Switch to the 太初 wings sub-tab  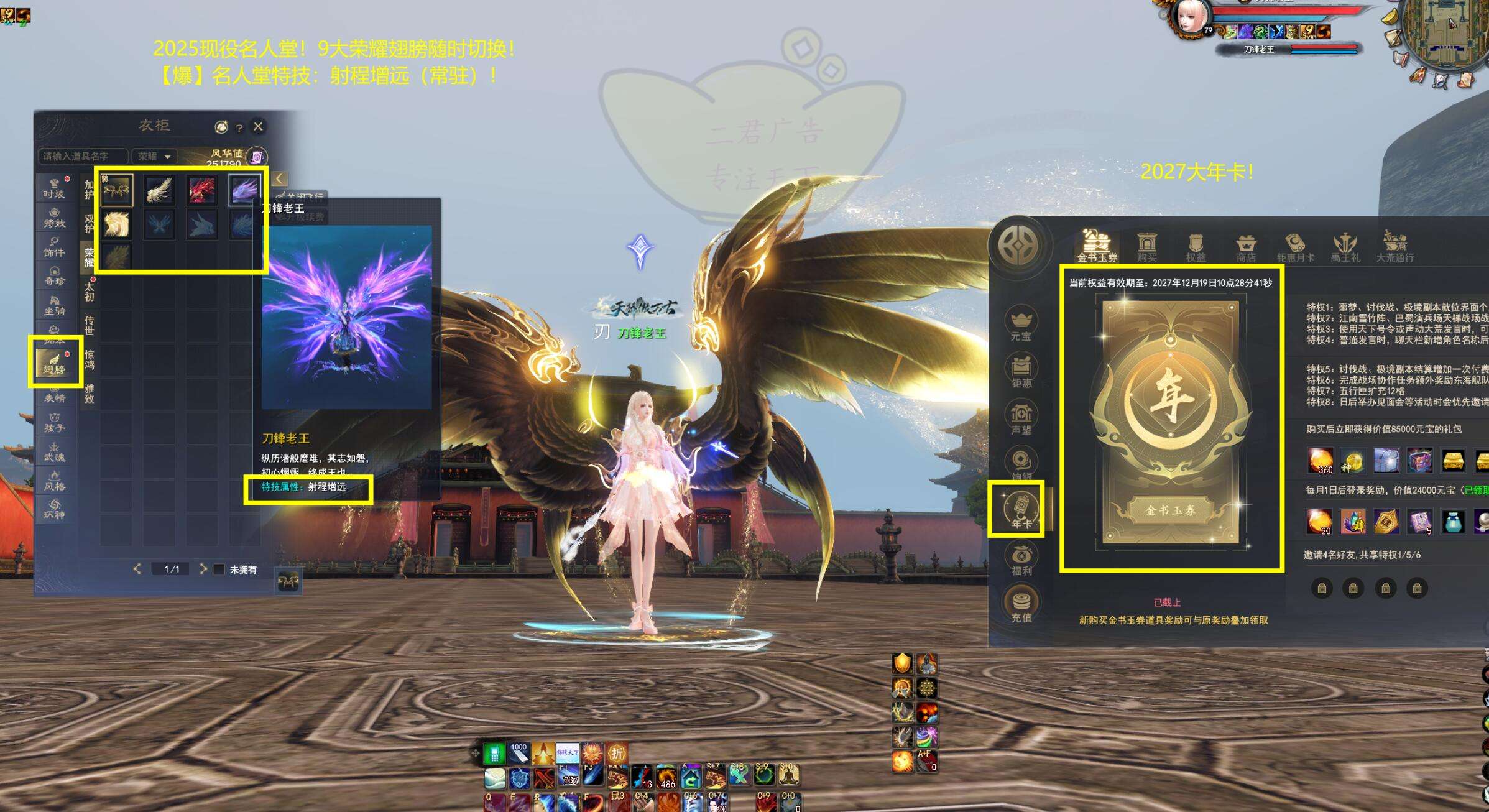[90, 291]
